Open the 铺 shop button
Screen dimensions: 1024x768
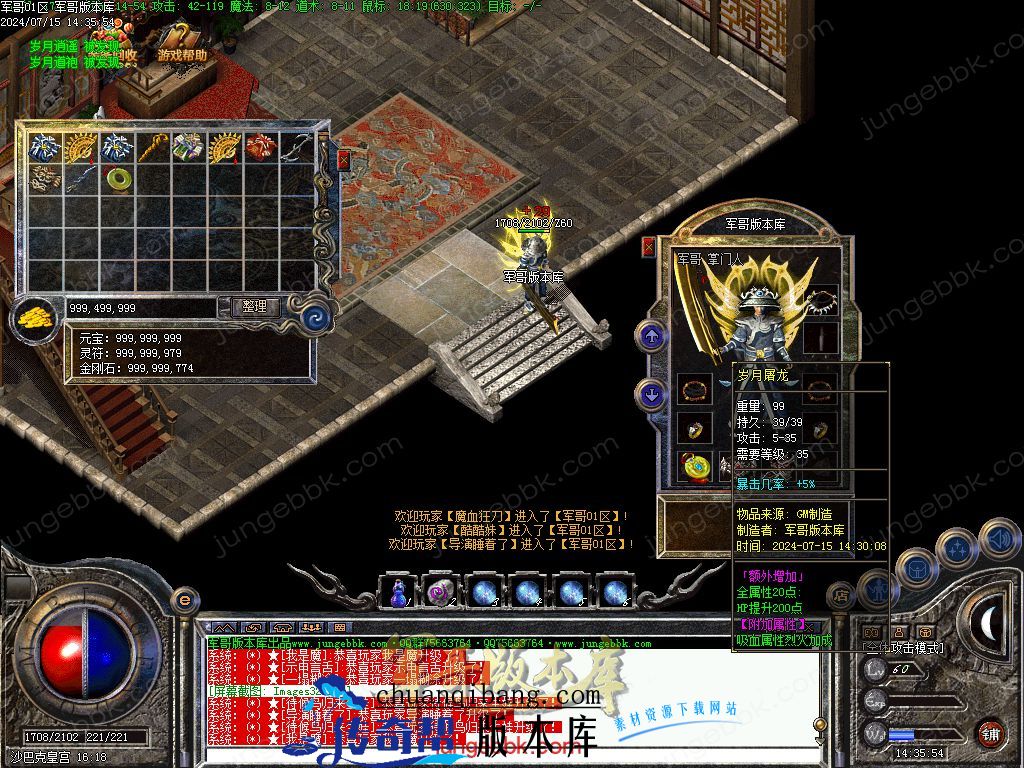[989, 731]
